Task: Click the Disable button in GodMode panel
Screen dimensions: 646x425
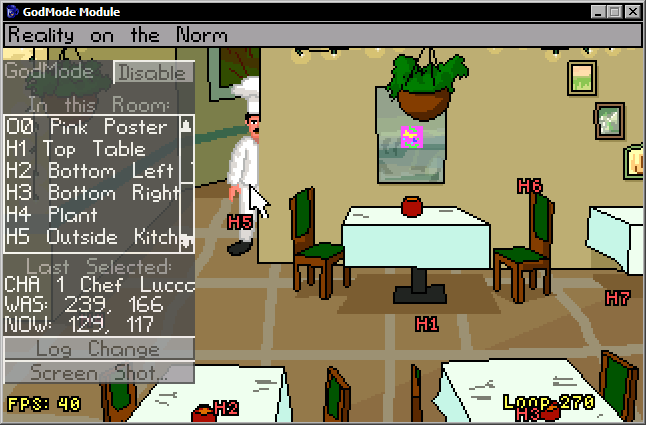Action: [153, 73]
